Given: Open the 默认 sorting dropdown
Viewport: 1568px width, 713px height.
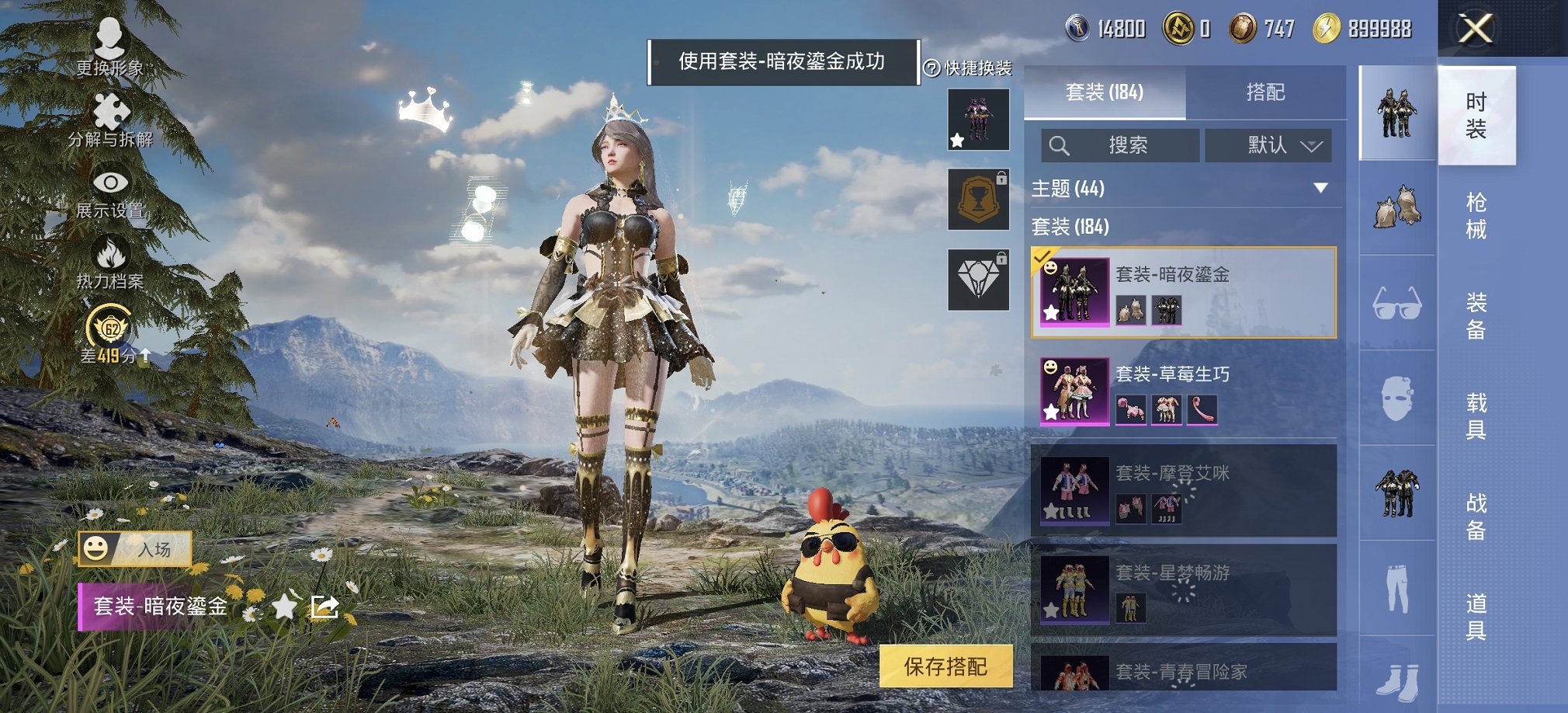Looking at the screenshot, I should click(1268, 145).
